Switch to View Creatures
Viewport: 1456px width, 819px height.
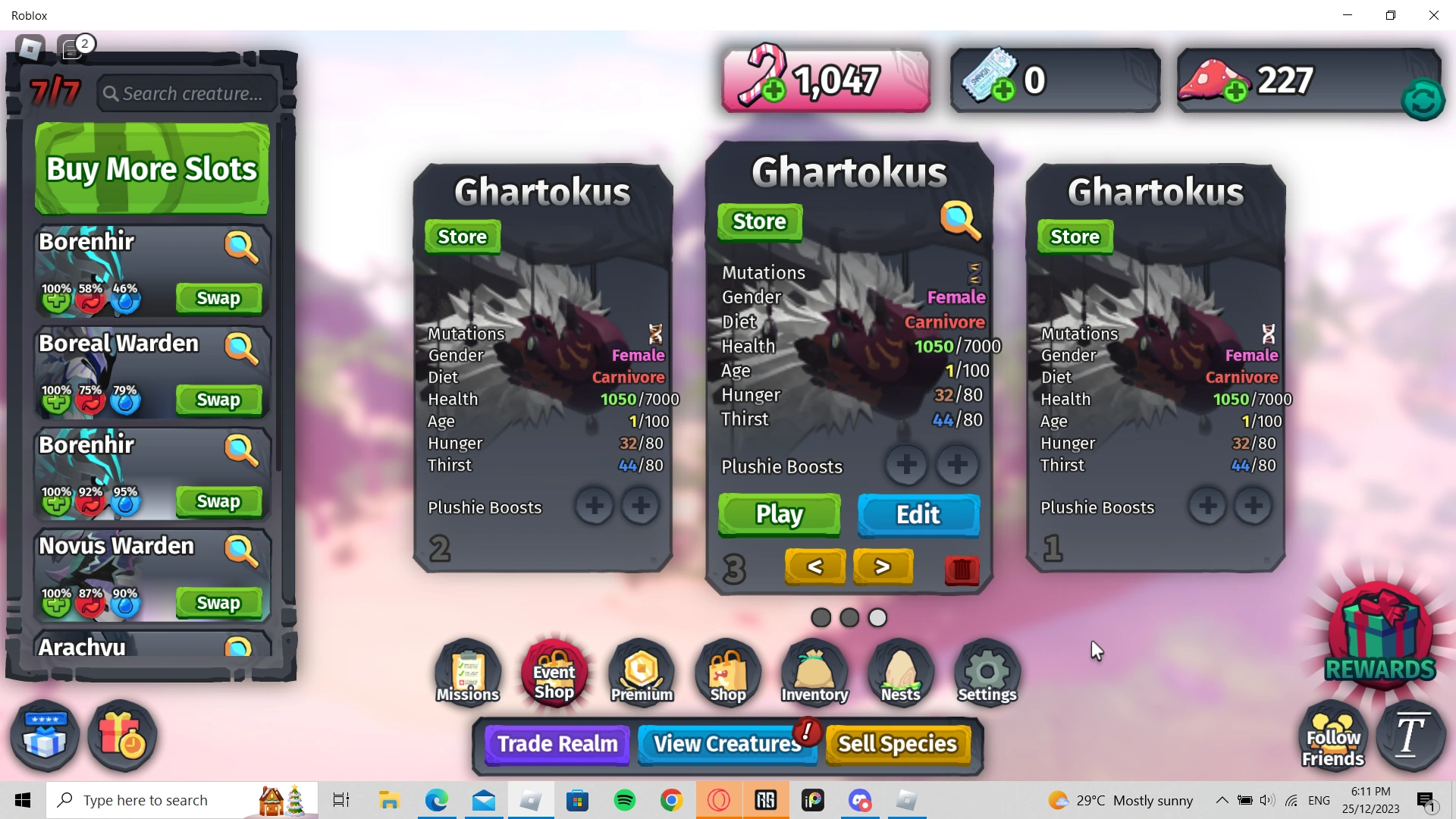point(724,744)
